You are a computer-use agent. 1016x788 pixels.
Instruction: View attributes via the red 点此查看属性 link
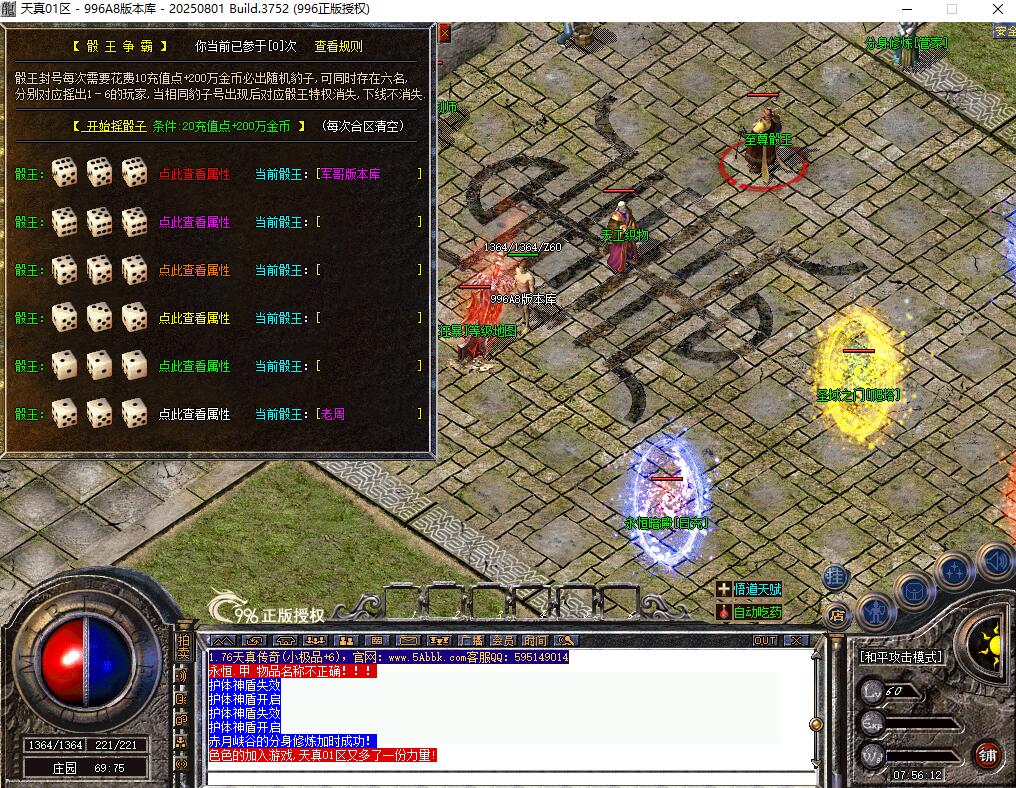click(194, 174)
